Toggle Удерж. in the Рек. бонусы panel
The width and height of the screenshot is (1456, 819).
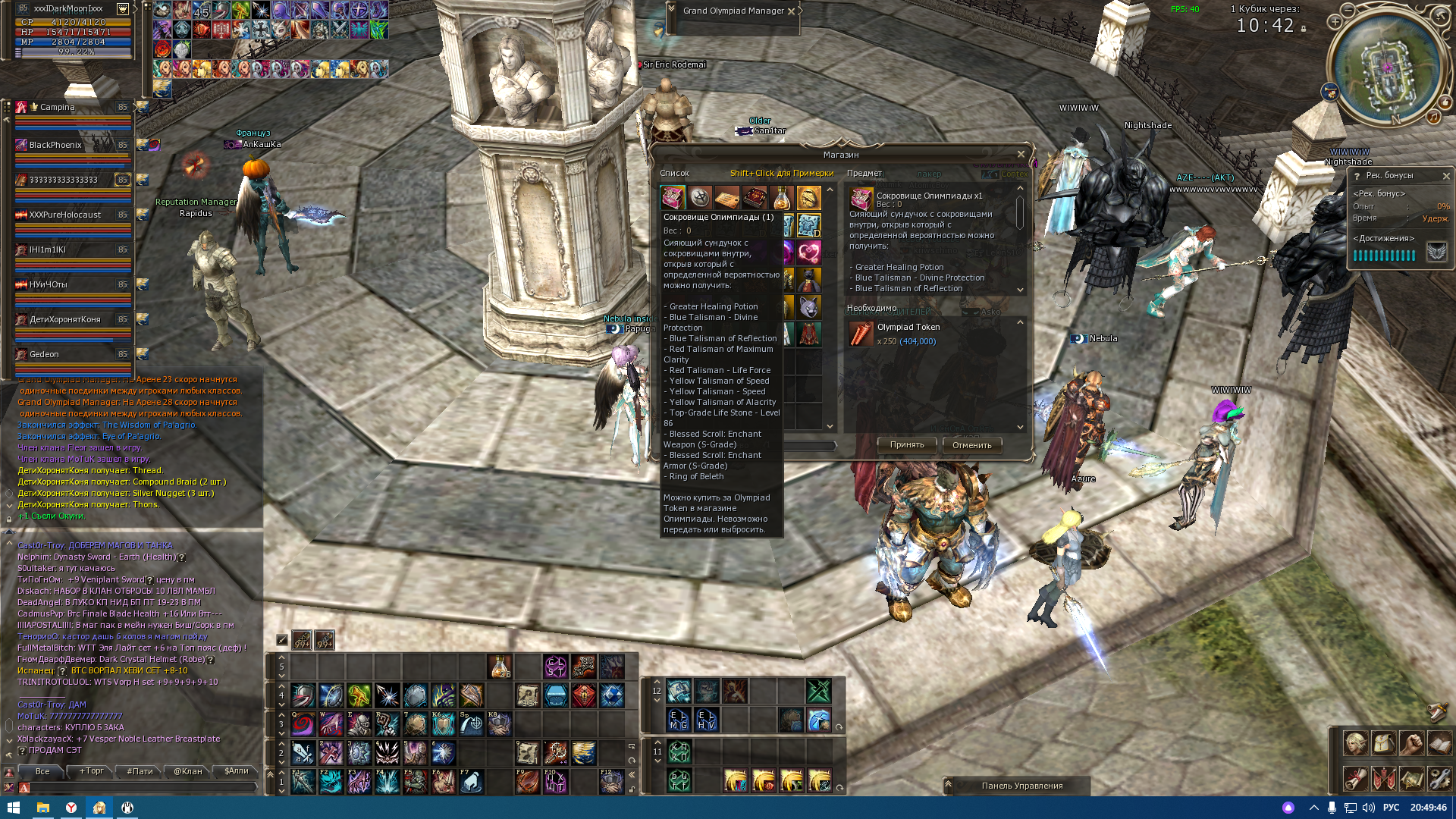pyautogui.click(x=1436, y=218)
